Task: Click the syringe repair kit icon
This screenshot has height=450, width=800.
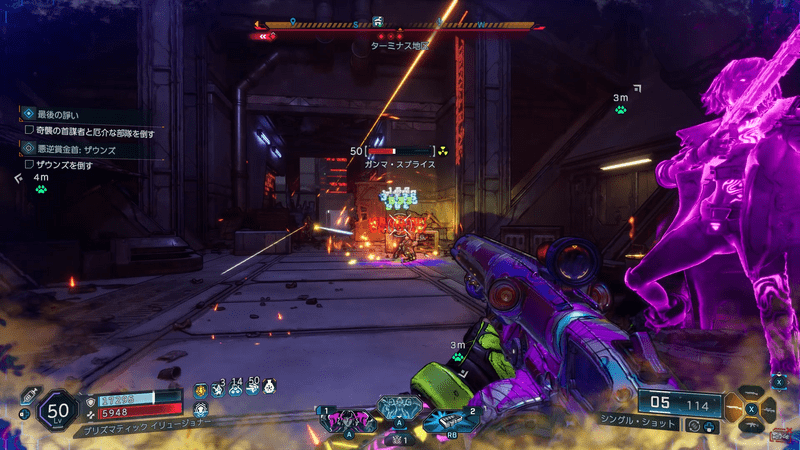Action: click(x=29, y=395)
